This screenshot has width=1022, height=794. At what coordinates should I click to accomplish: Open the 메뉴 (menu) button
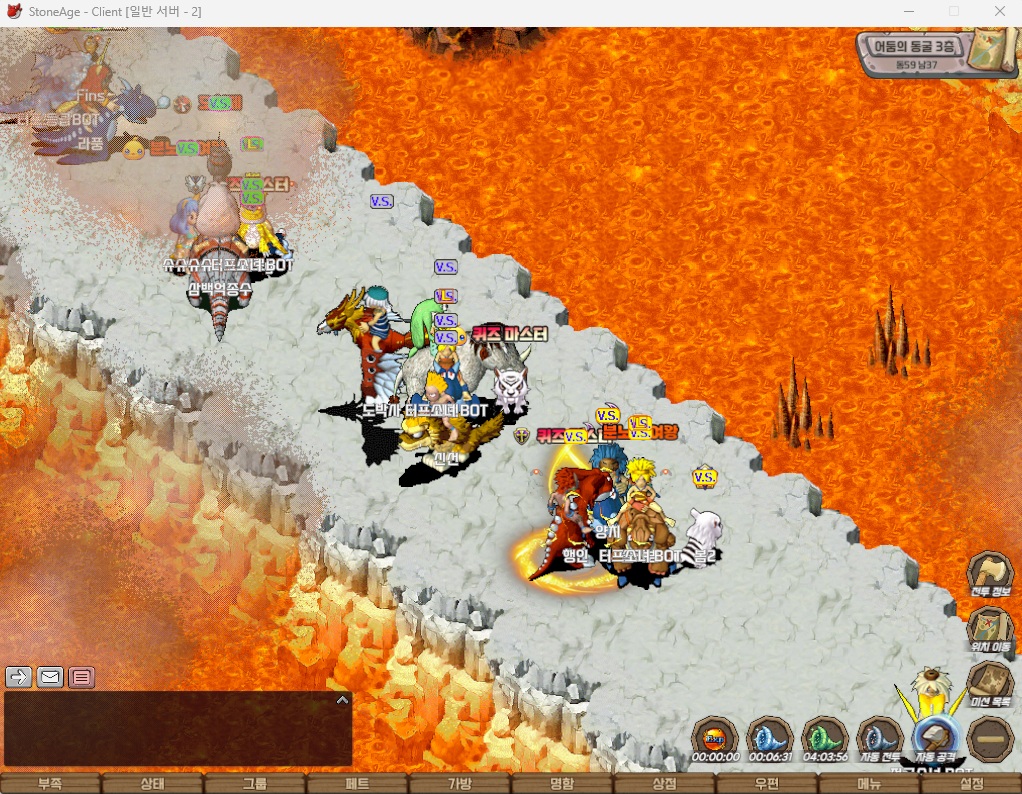869,784
